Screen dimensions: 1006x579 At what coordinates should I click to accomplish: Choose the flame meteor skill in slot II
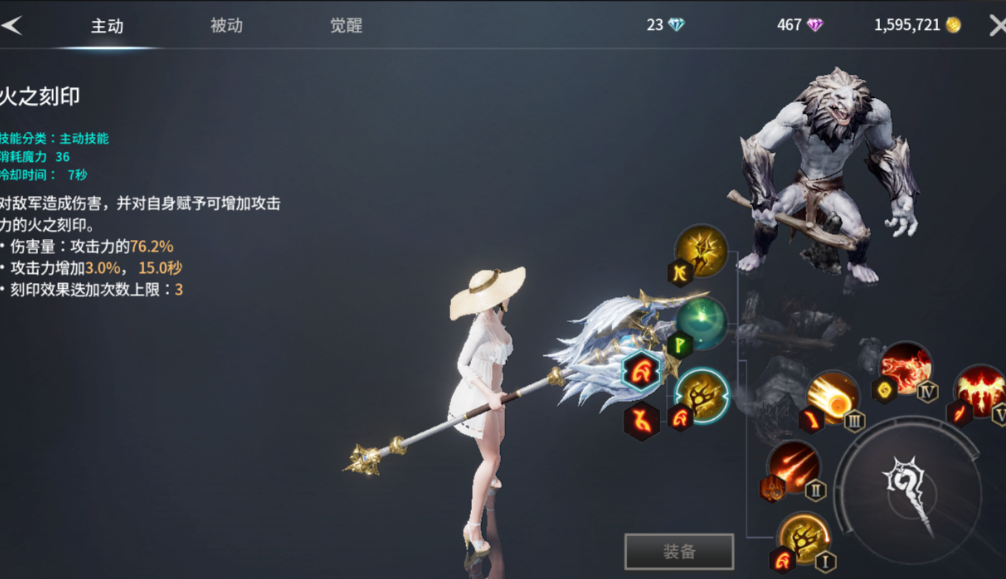point(795,466)
